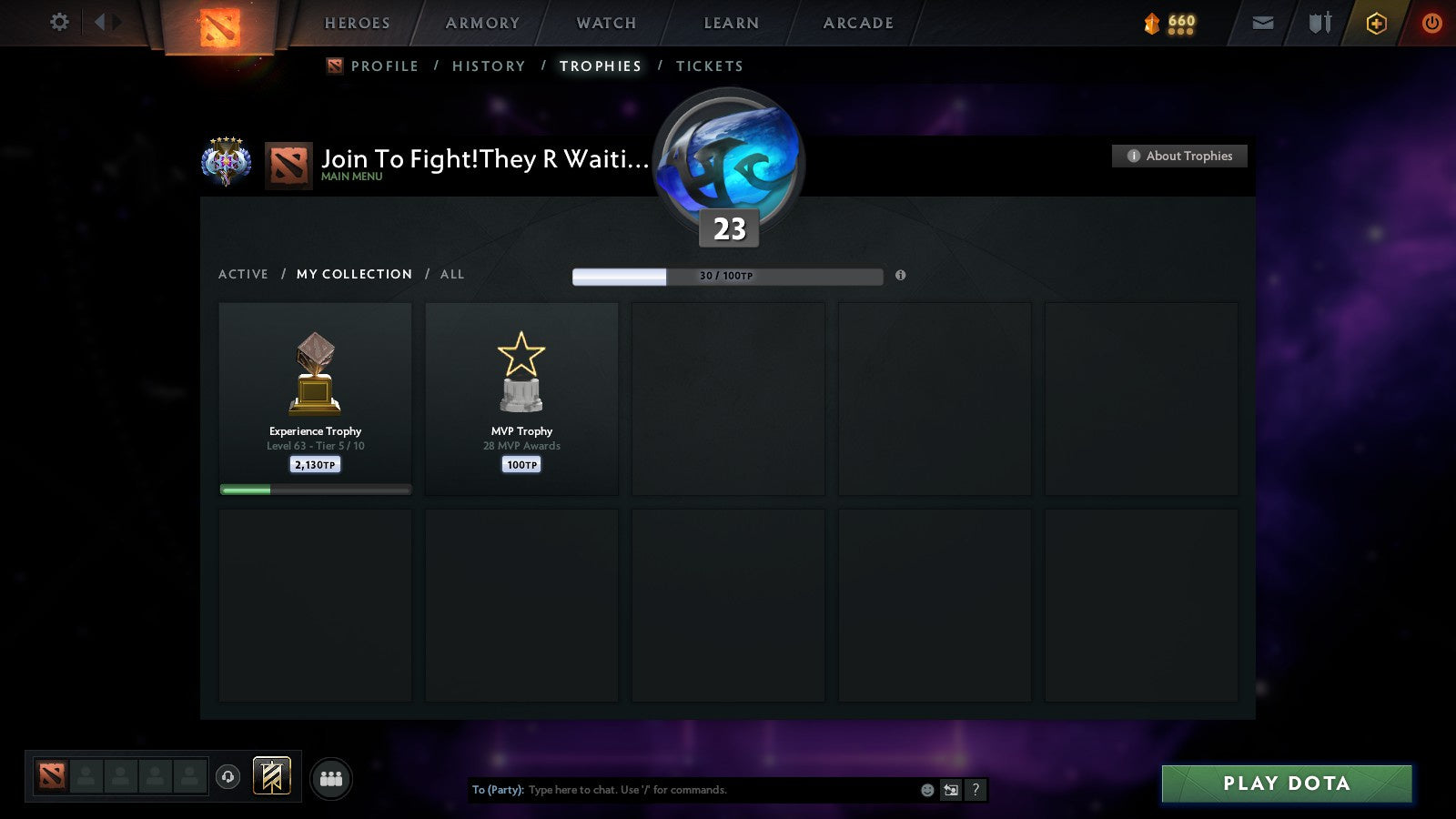Switch to the ACTIVE trophies filter
Viewport: 1456px width, 819px height.
[244, 274]
